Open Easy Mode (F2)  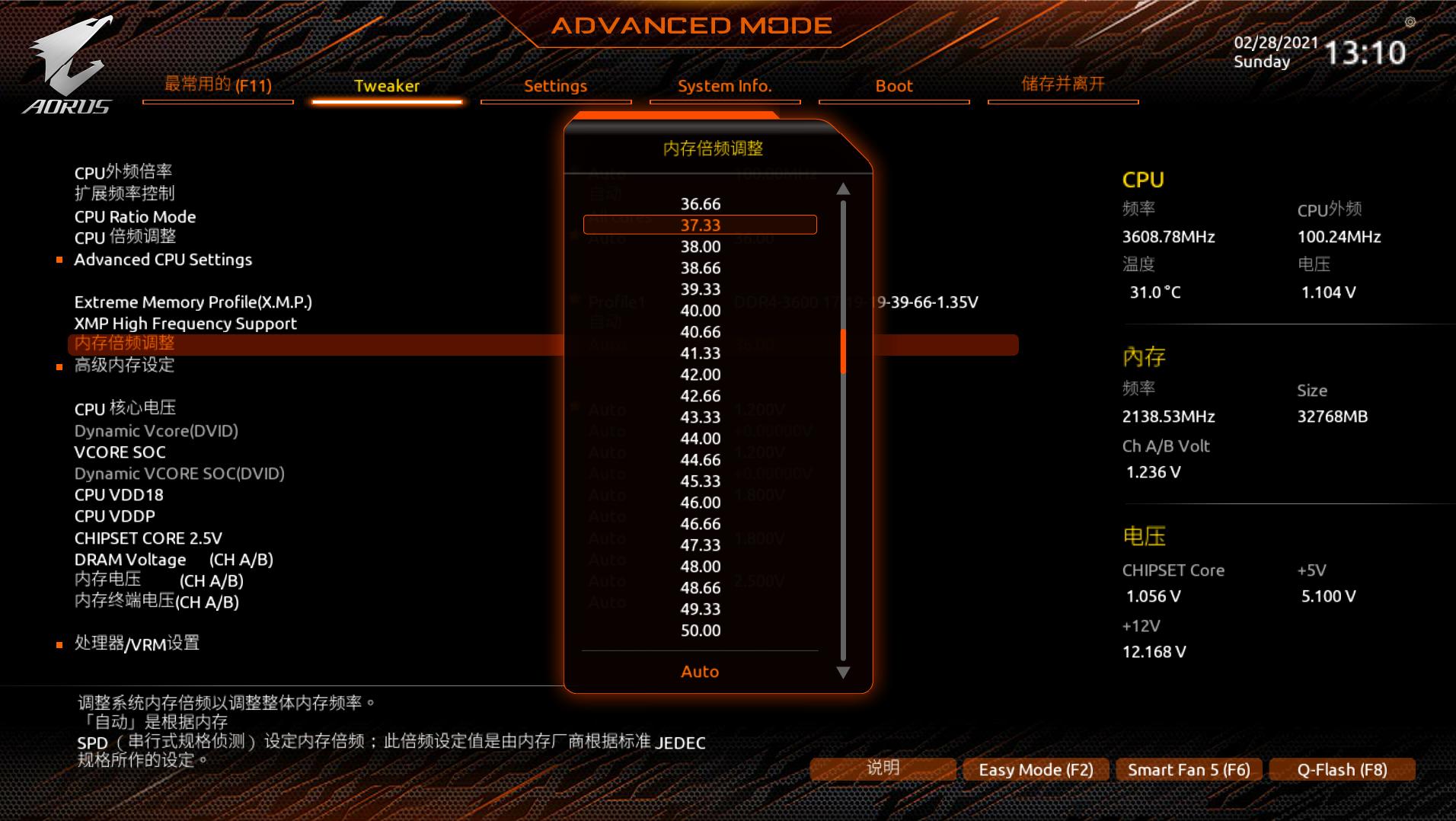[x=1036, y=770]
